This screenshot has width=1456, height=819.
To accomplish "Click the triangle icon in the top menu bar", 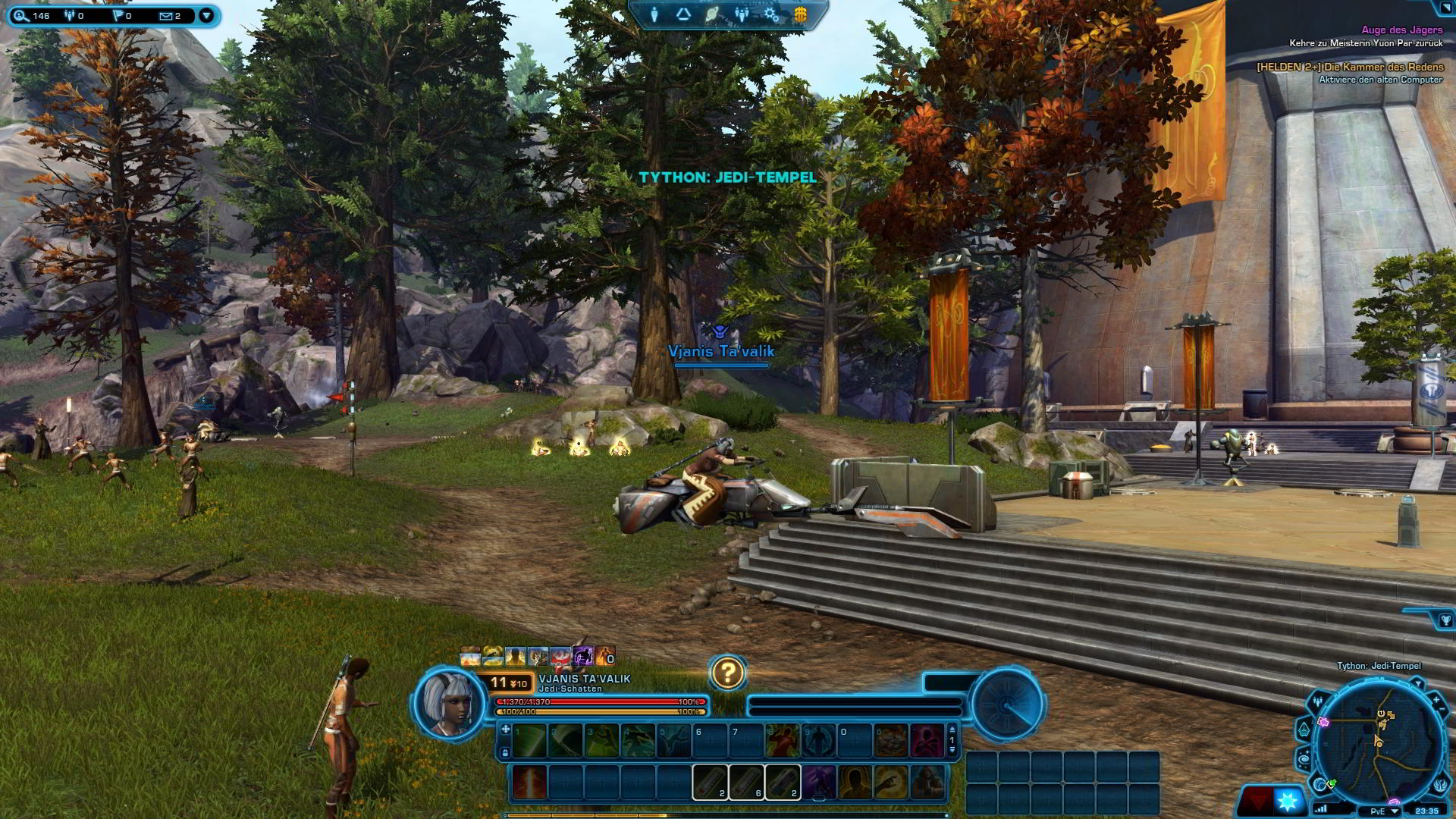I will tap(682, 13).
